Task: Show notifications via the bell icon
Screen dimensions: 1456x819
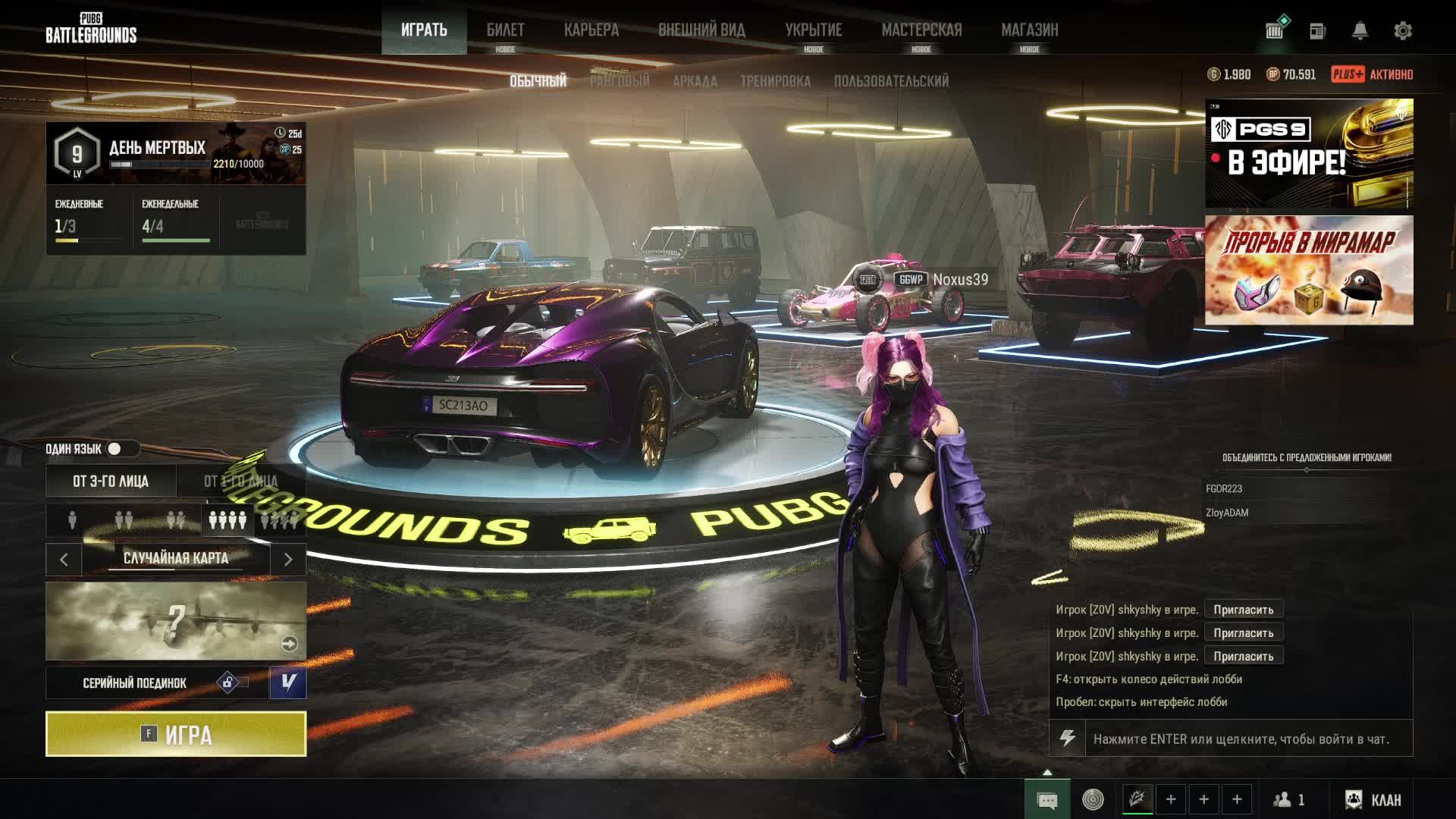Action: click(x=1360, y=31)
